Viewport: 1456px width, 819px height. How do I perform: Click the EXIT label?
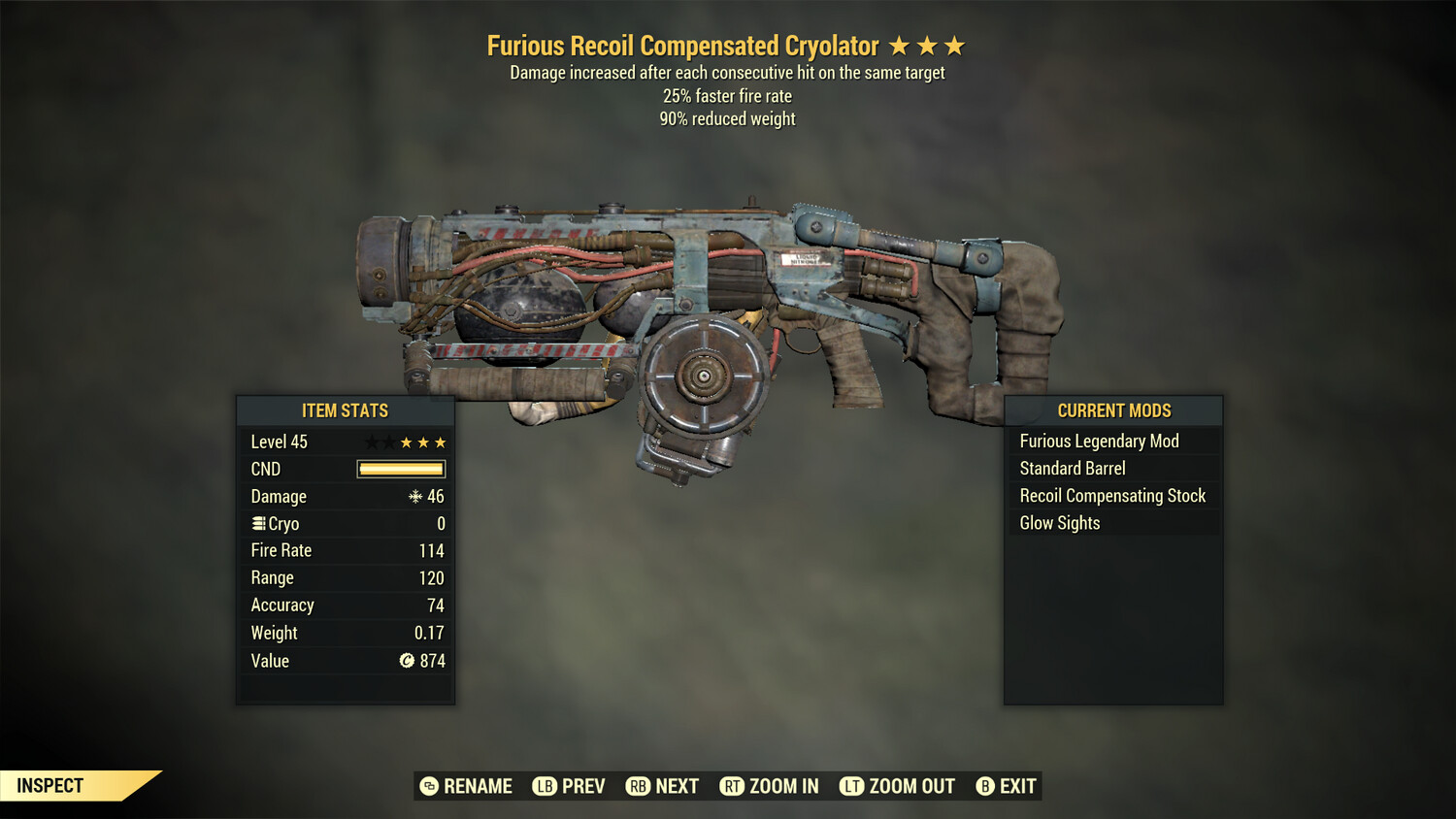click(1016, 786)
